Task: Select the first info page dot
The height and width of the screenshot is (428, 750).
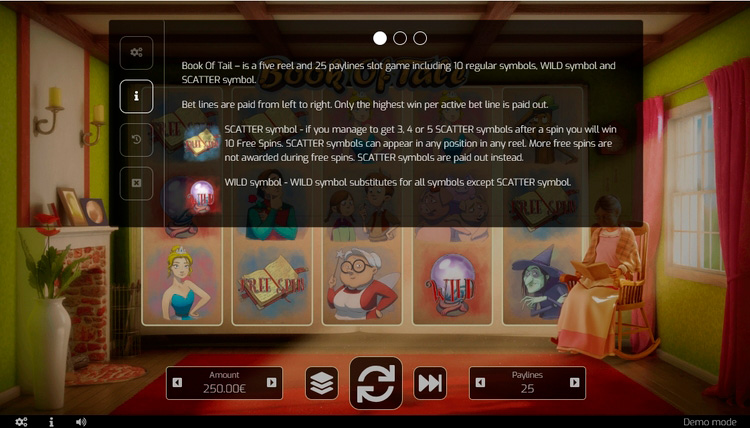Action: pos(380,38)
